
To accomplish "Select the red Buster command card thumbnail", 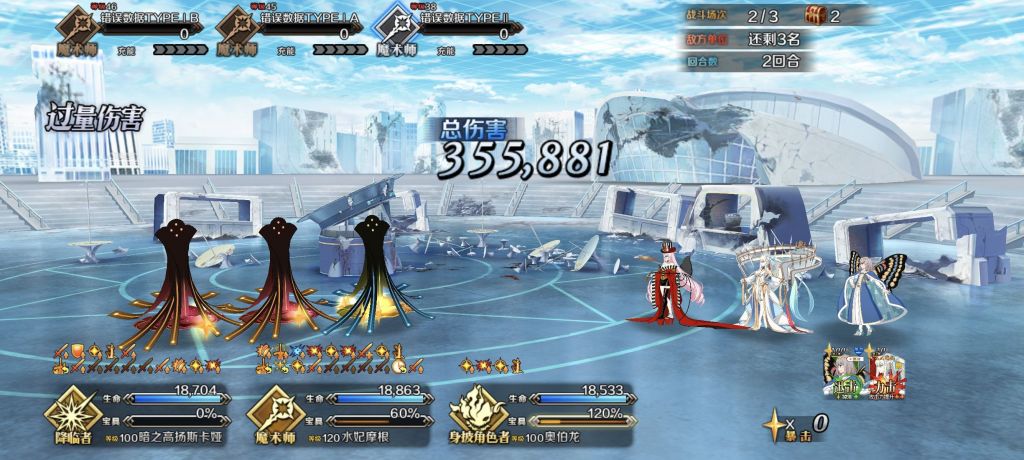I will pyautogui.click(x=883, y=374).
